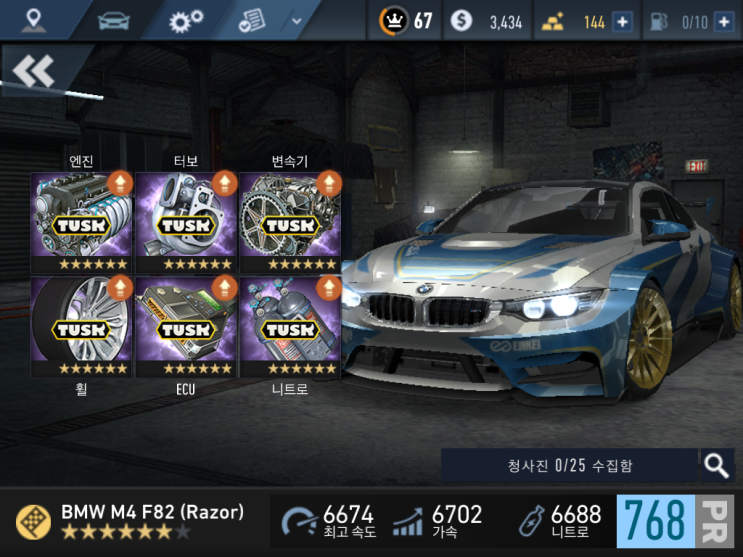Image resolution: width=743 pixels, height=557 pixels.
Task: Open the checklist missions tab
Action: (253, 20)
